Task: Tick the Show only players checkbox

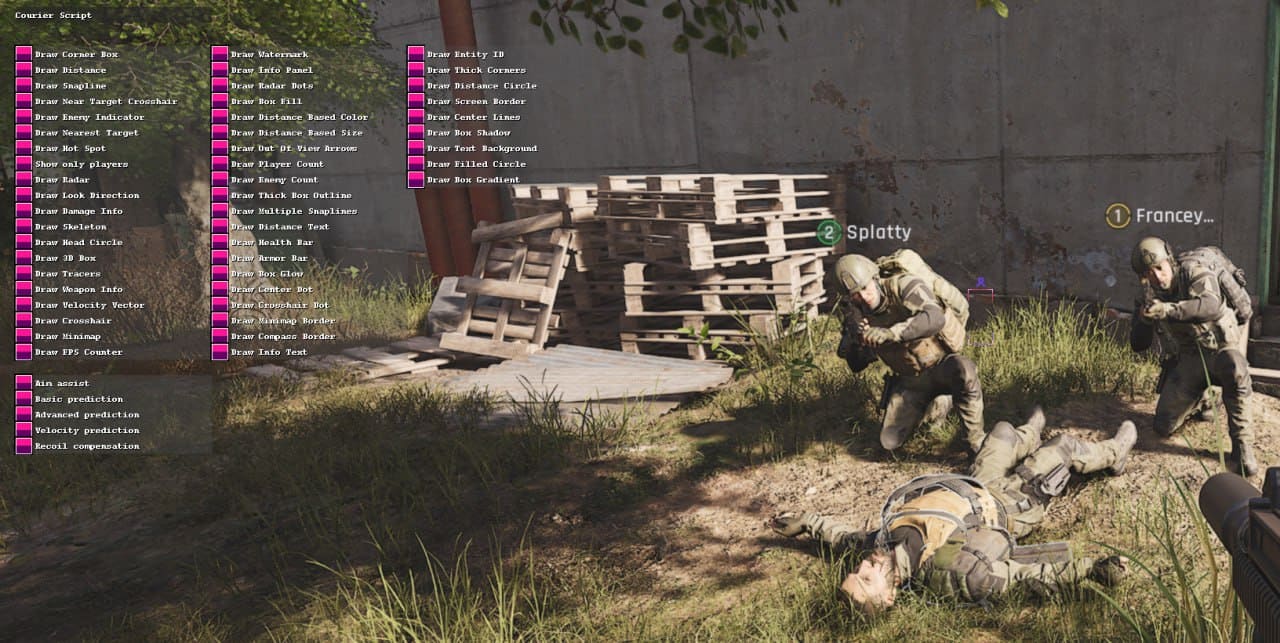Action: [23, 164]
